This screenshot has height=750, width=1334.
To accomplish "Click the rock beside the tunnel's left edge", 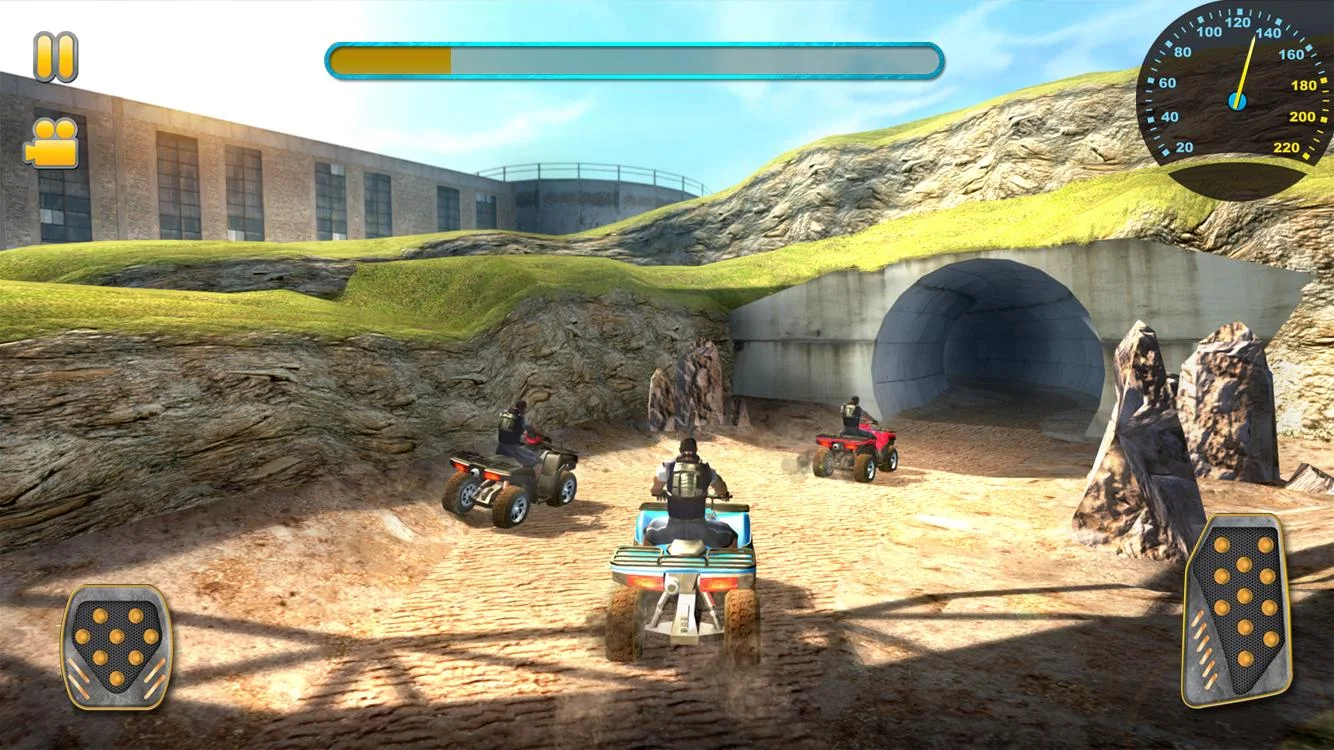I will coord(700,390).
